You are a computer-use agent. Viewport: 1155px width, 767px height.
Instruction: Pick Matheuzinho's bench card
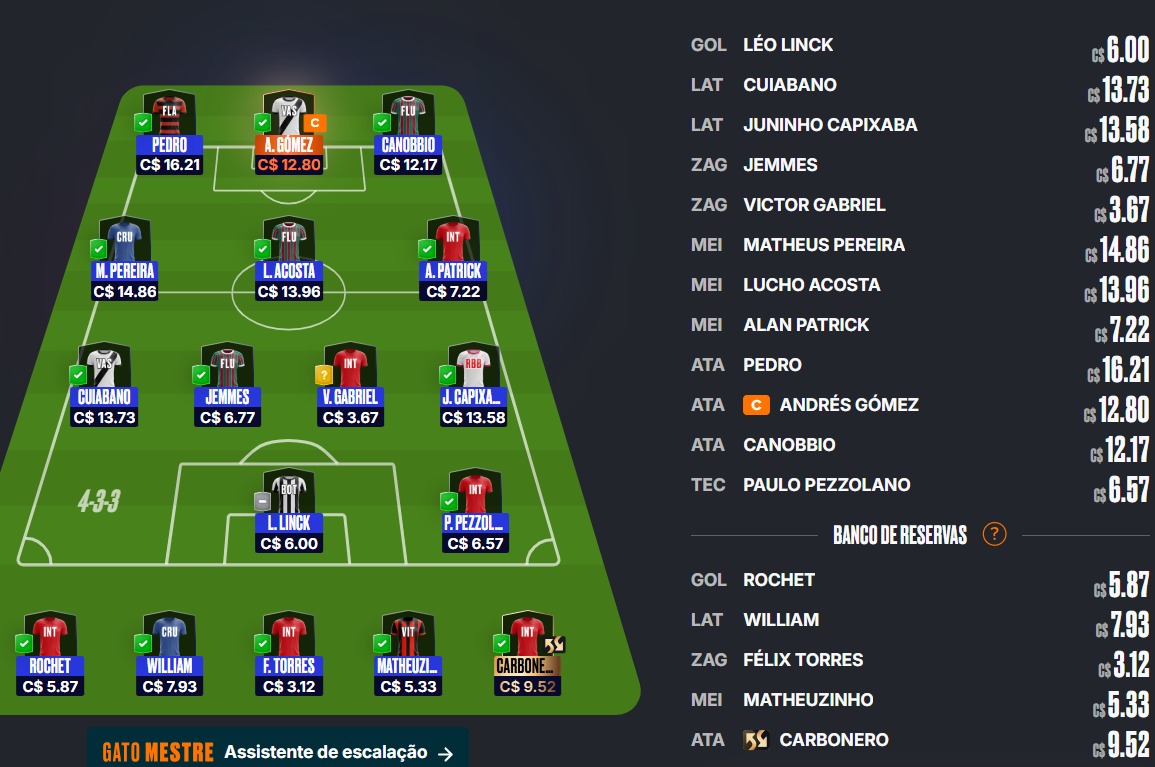[x=407, y=654]
